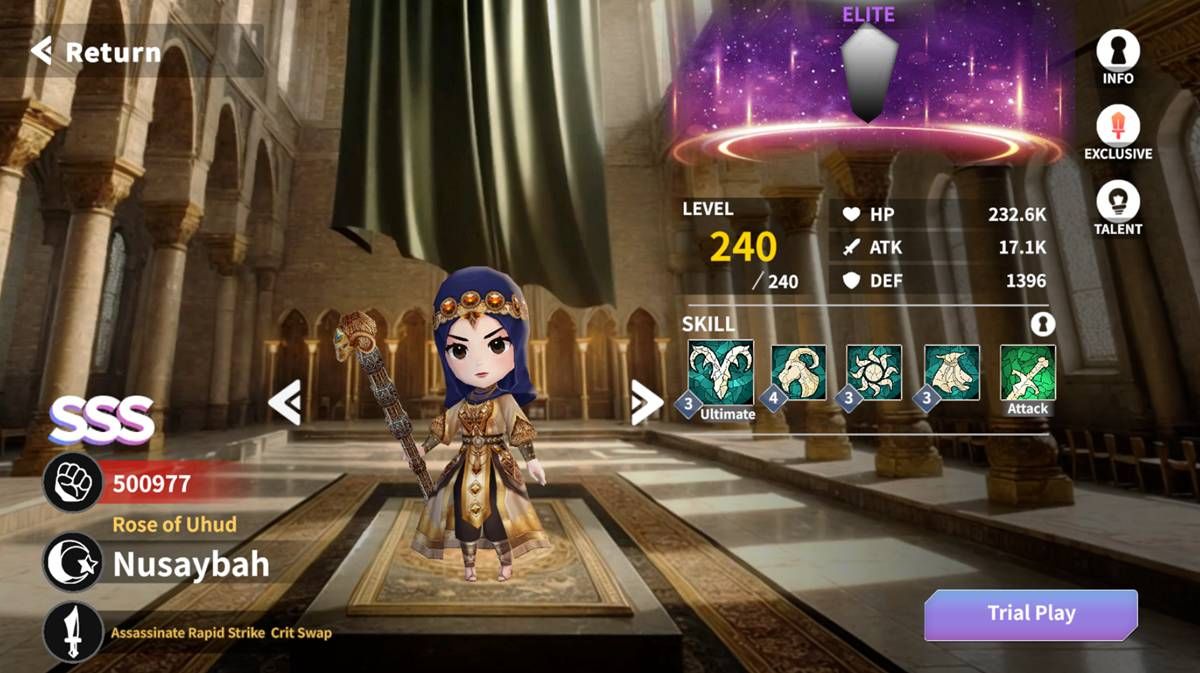This screenshot has height=673, width=1200.
Task: Go back with the Return button
Action: pos(97,52)
